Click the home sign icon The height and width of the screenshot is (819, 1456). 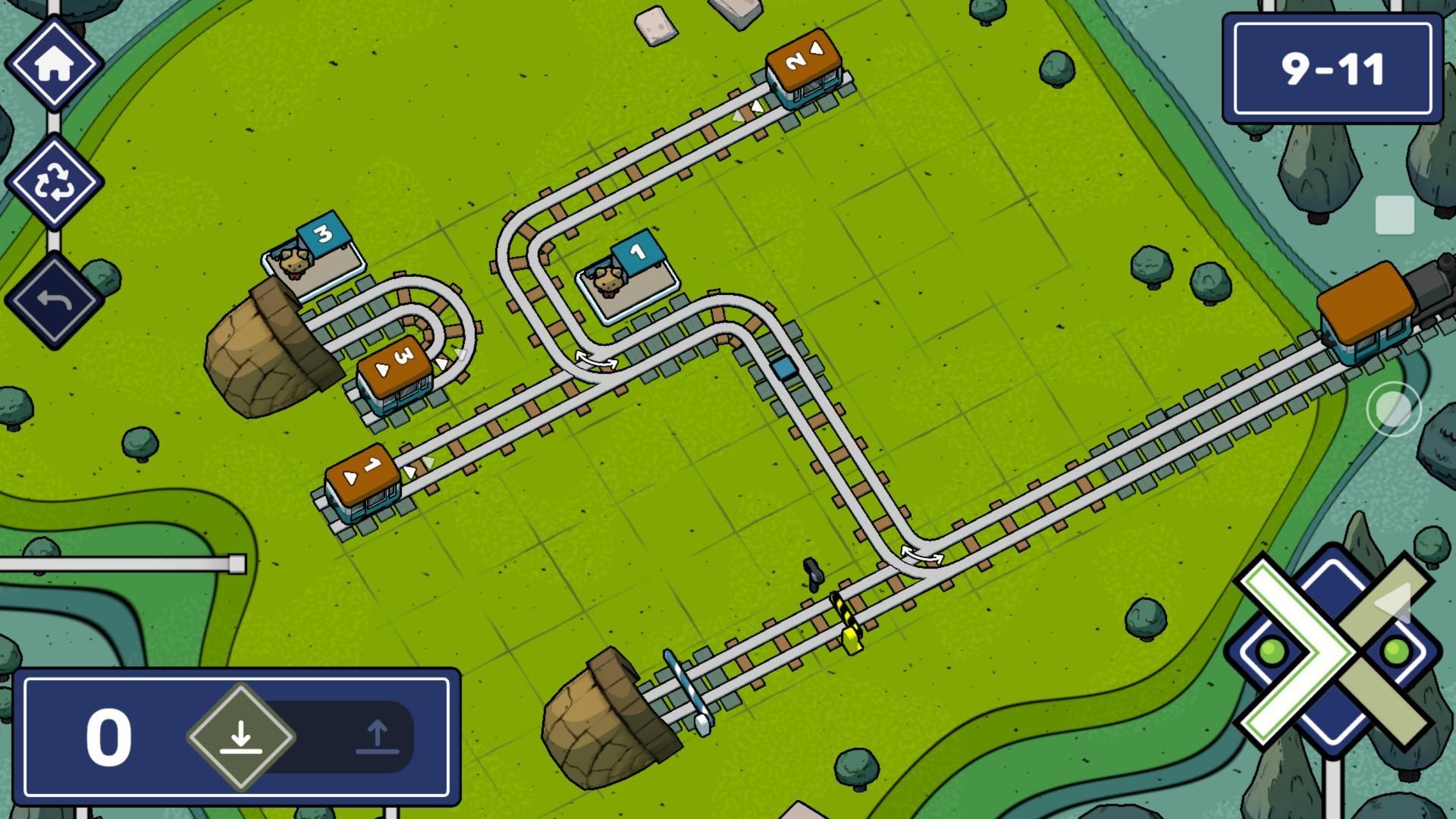click(x=55, y=62)
